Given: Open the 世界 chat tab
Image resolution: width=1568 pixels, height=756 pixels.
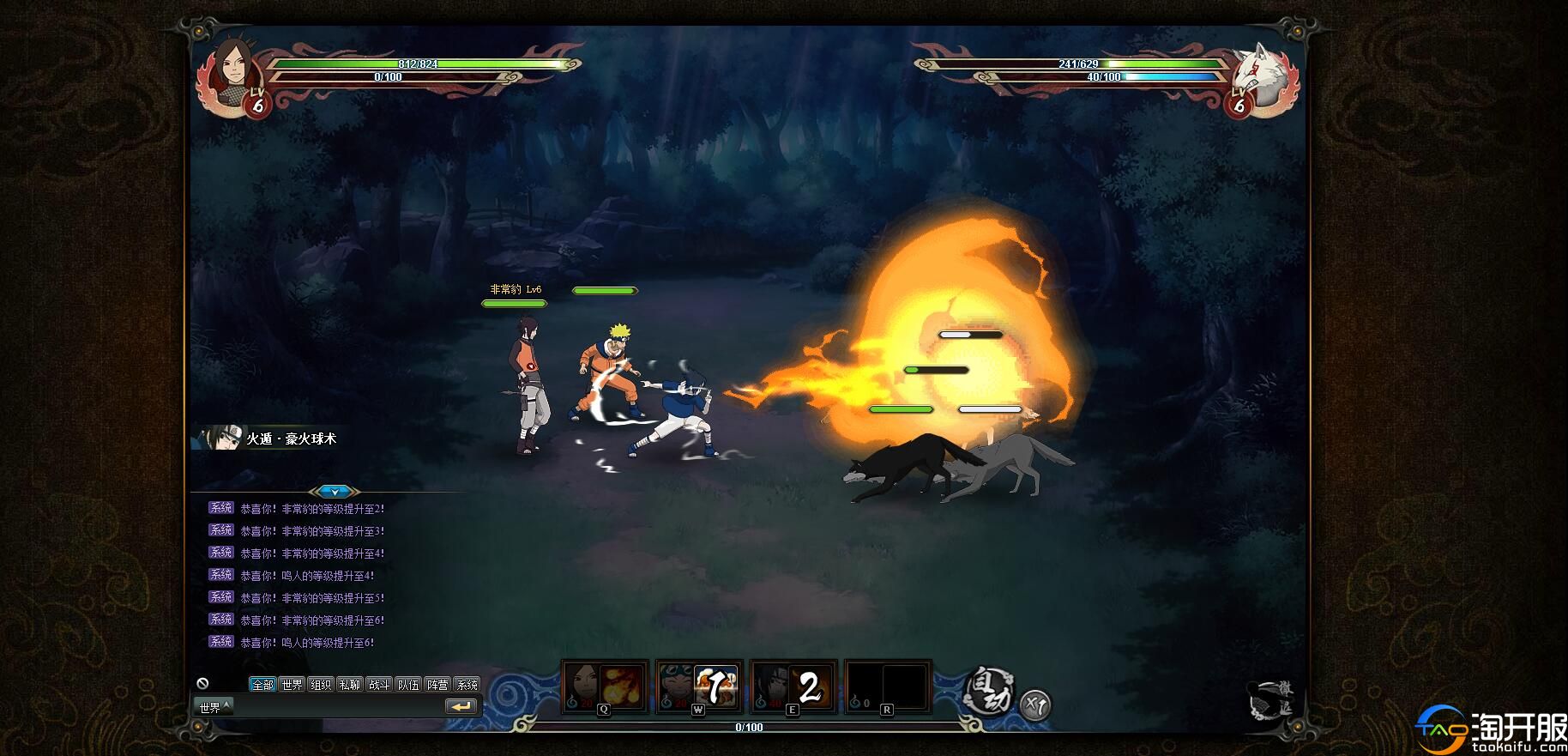Looking at the screenshot, I should (292, 684).
